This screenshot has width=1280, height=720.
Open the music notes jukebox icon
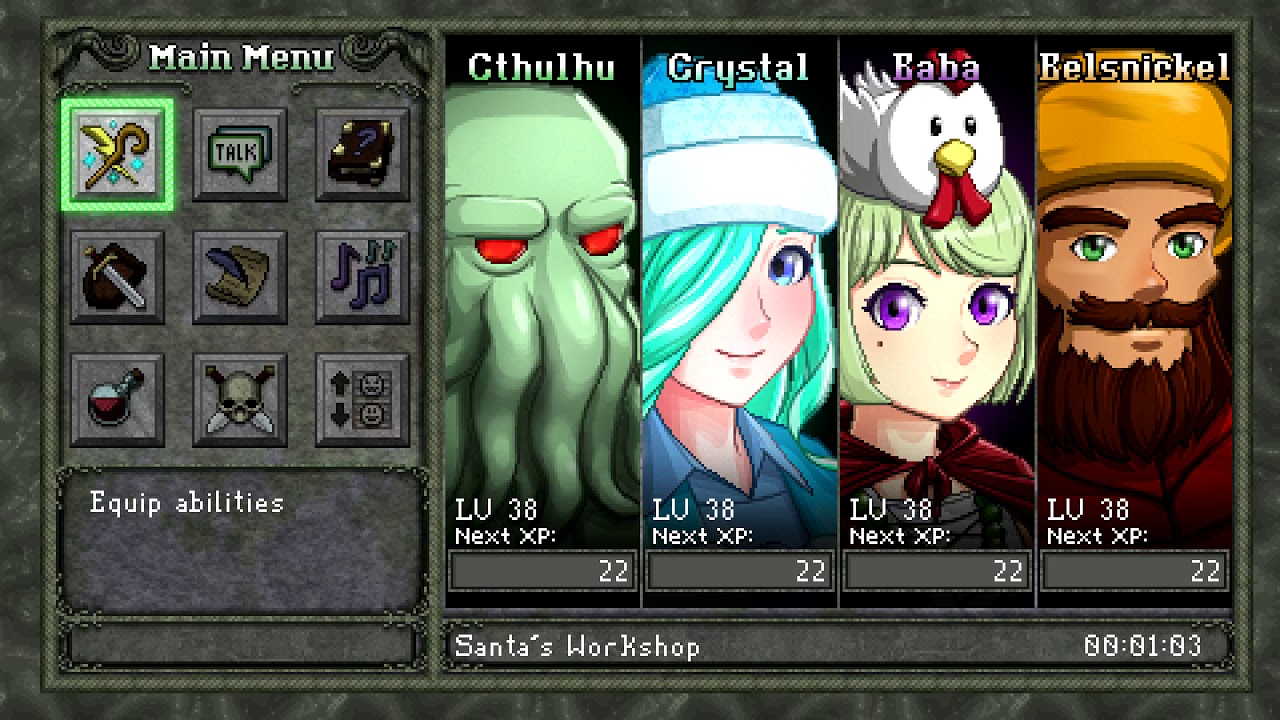[361, 276]
